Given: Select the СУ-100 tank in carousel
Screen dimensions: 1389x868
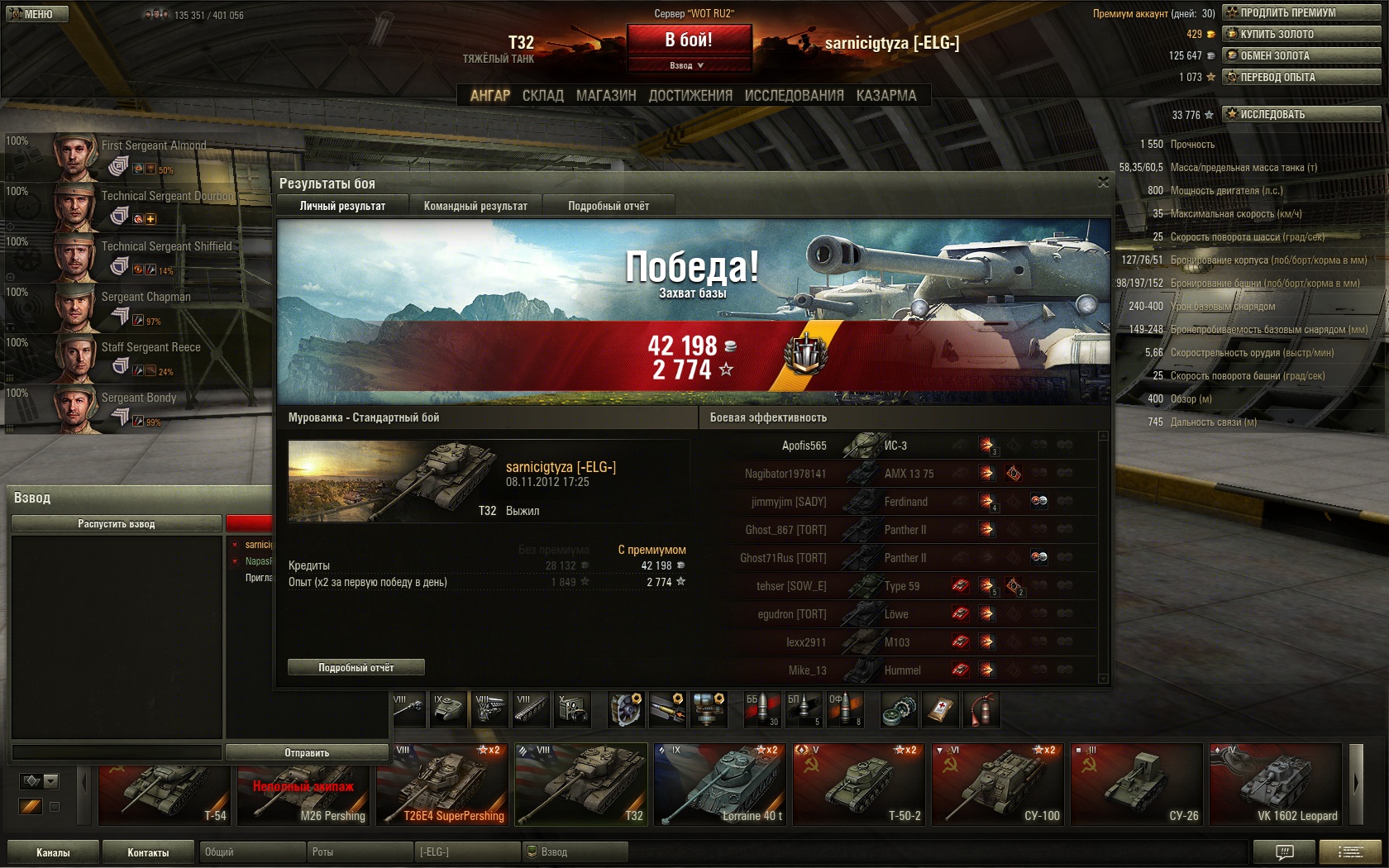Looking at the screenshot, I should 997,785.
